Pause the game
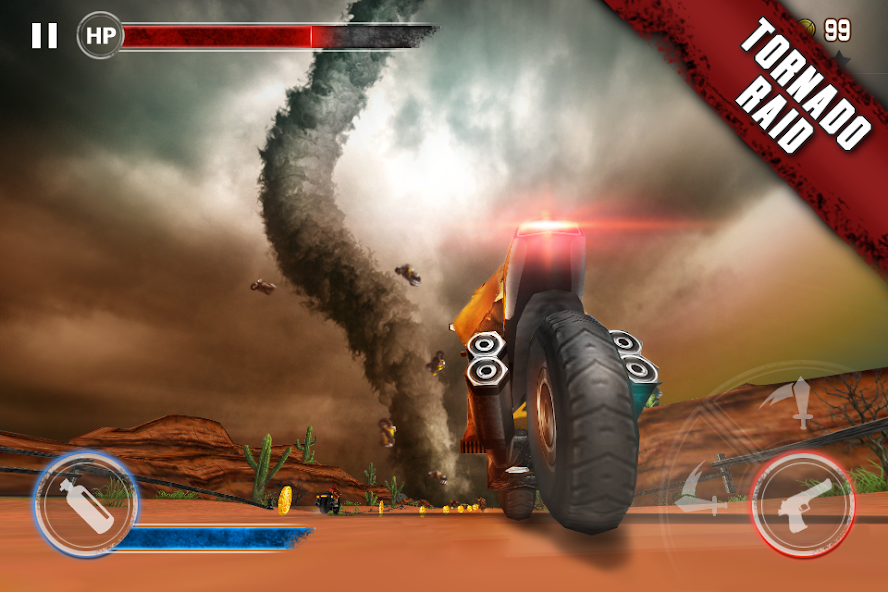Viewport: 888px width, 592px height. (44, 36)
